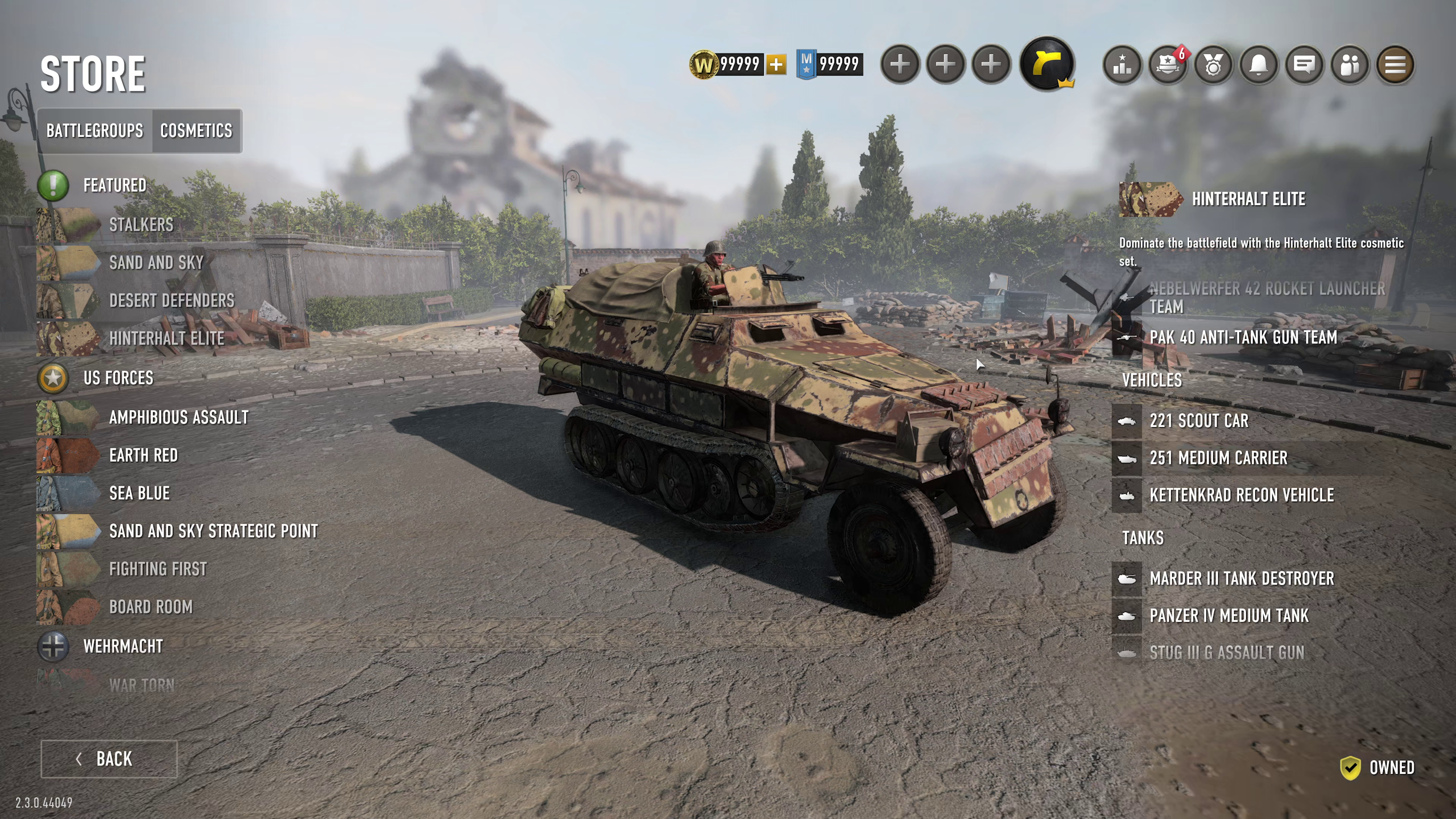Choose the Desert Defenders set
The width and height of the screenshot is (1456, 819).
pyautogui.click(x=171, y=300)
